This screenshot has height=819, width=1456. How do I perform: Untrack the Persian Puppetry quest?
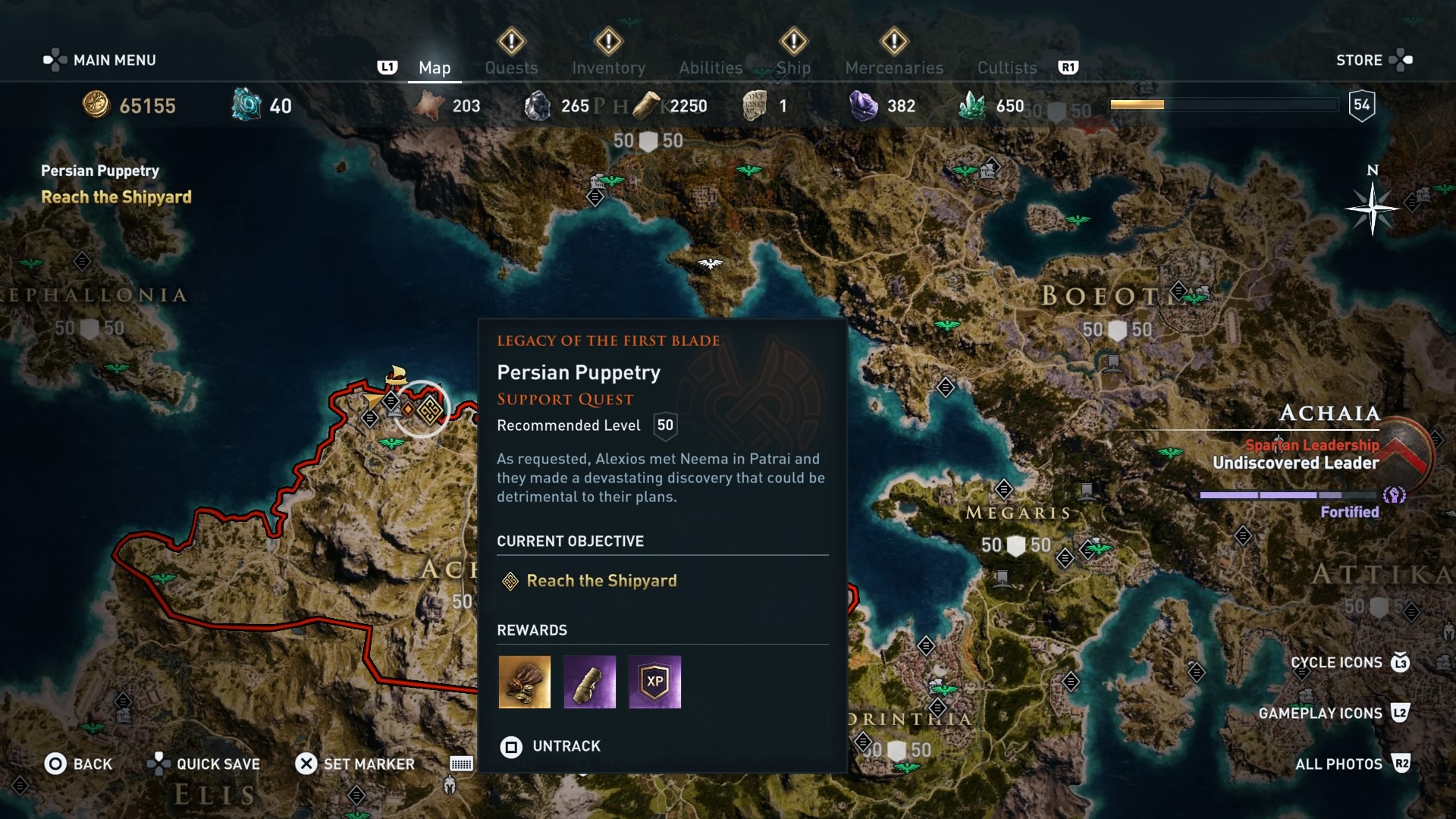(x=551, y=746)
